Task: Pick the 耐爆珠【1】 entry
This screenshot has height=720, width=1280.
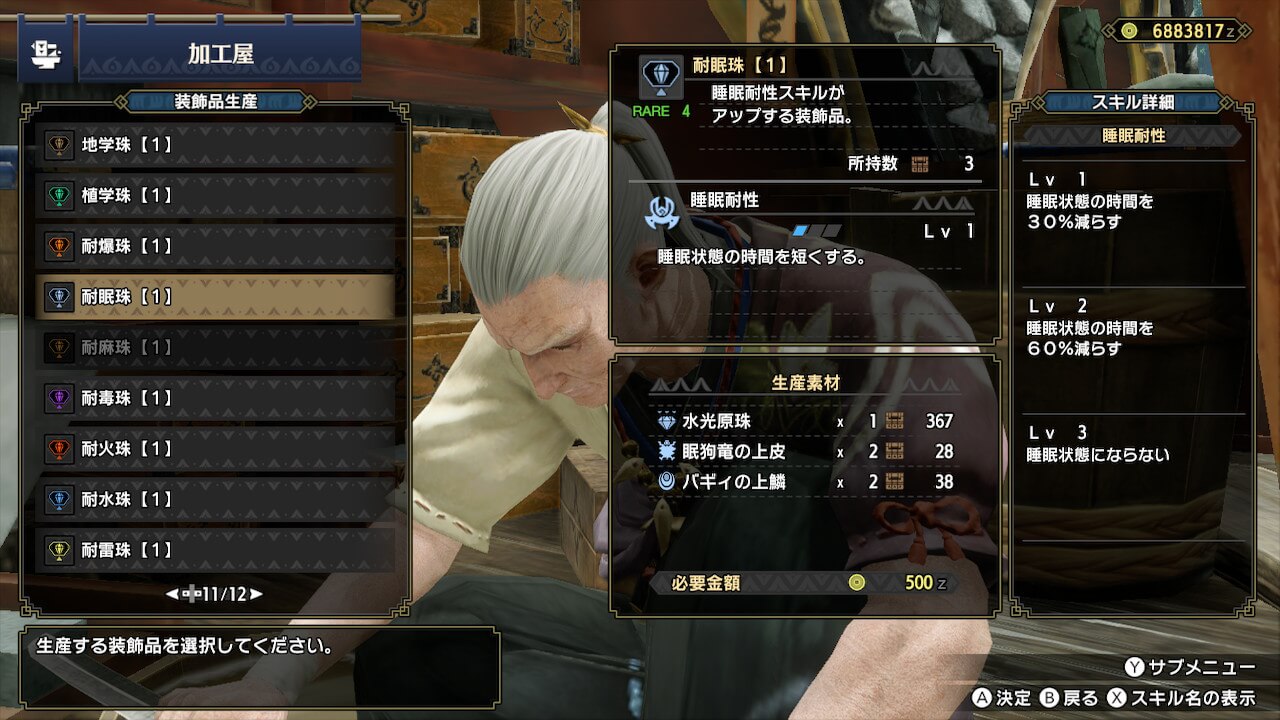Action: [x=215, y=246]
